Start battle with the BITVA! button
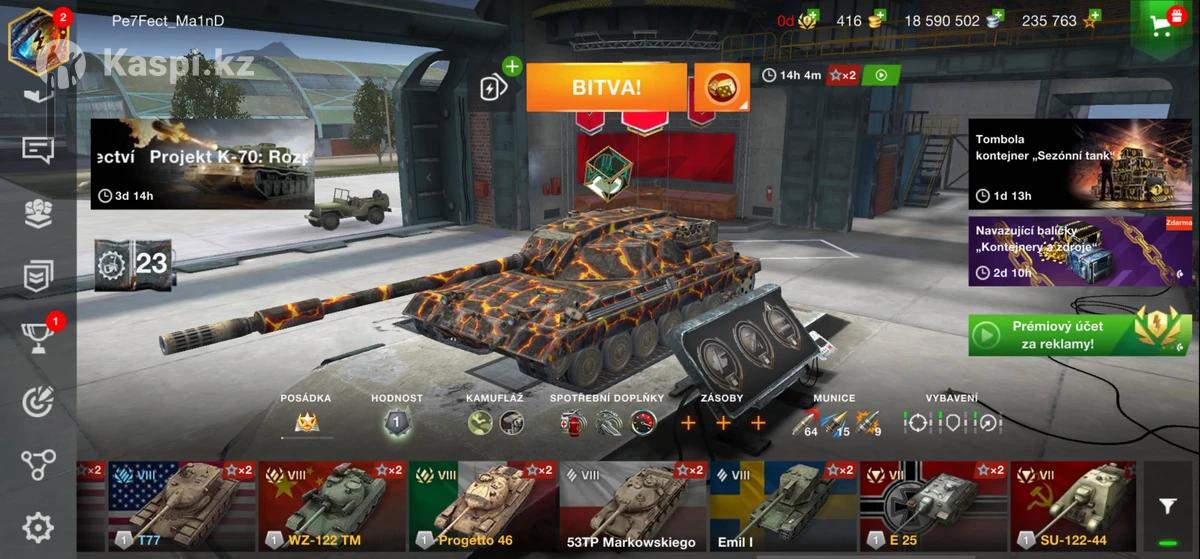 [606, 87]
